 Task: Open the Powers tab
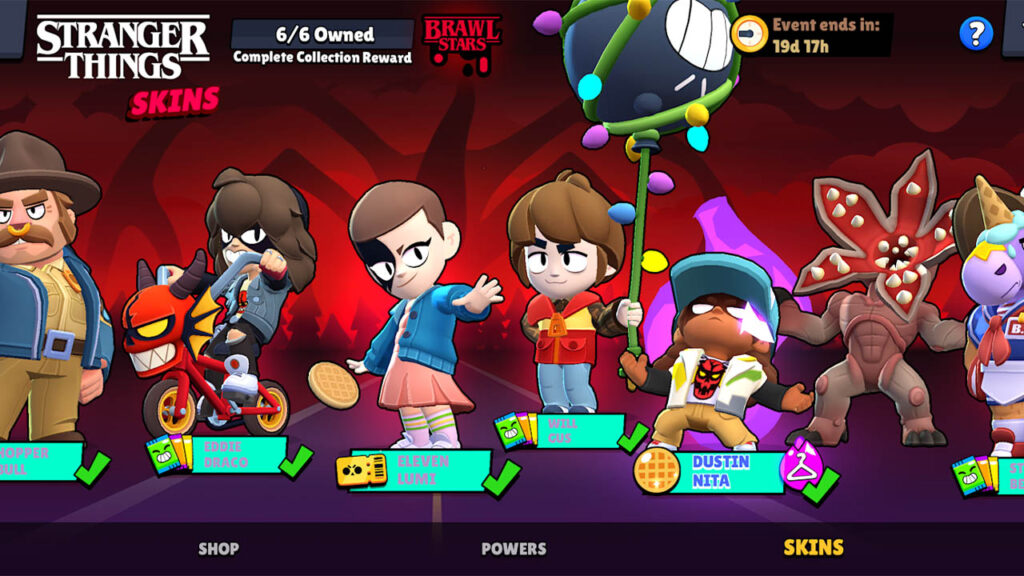pos(513,548)
